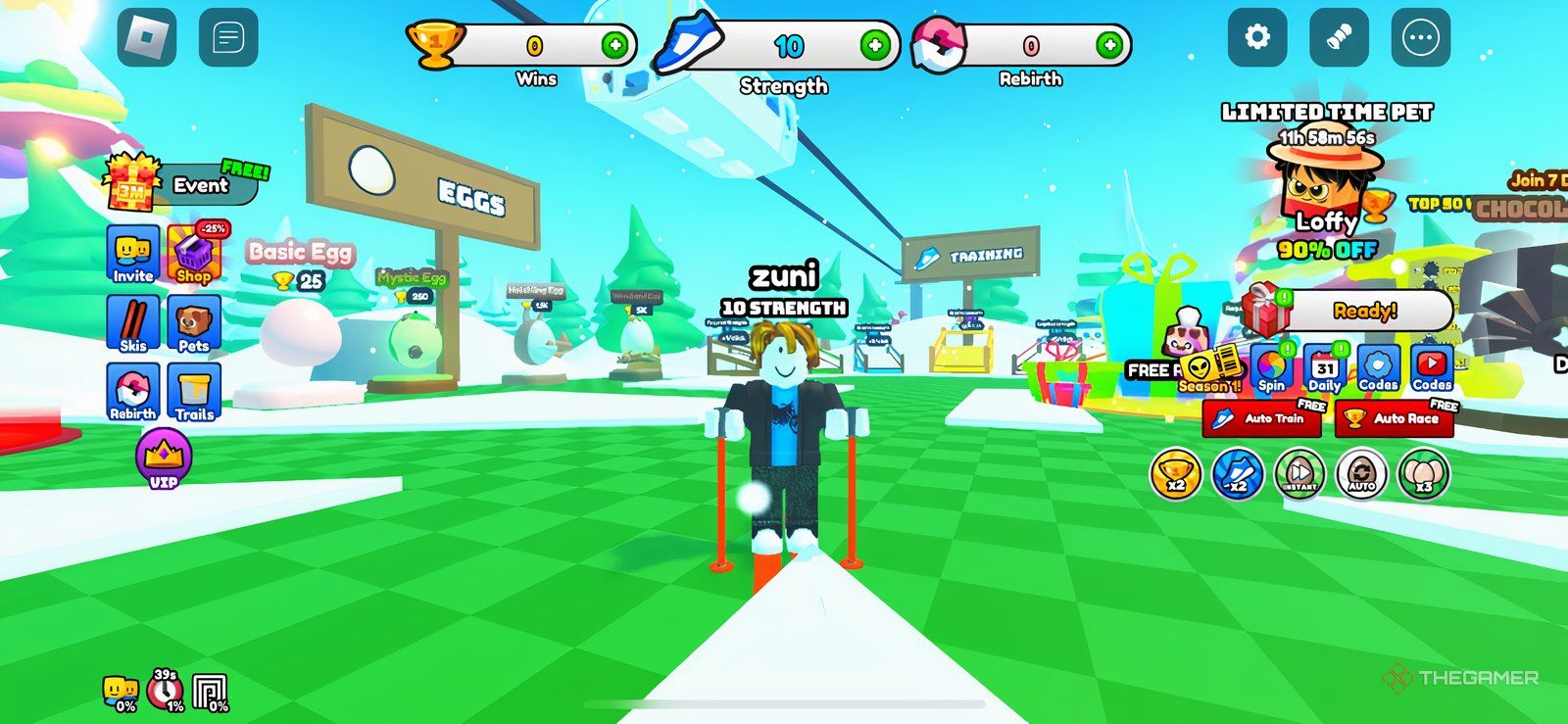
Task: Open the Skis menu
Action: (132, 323)
